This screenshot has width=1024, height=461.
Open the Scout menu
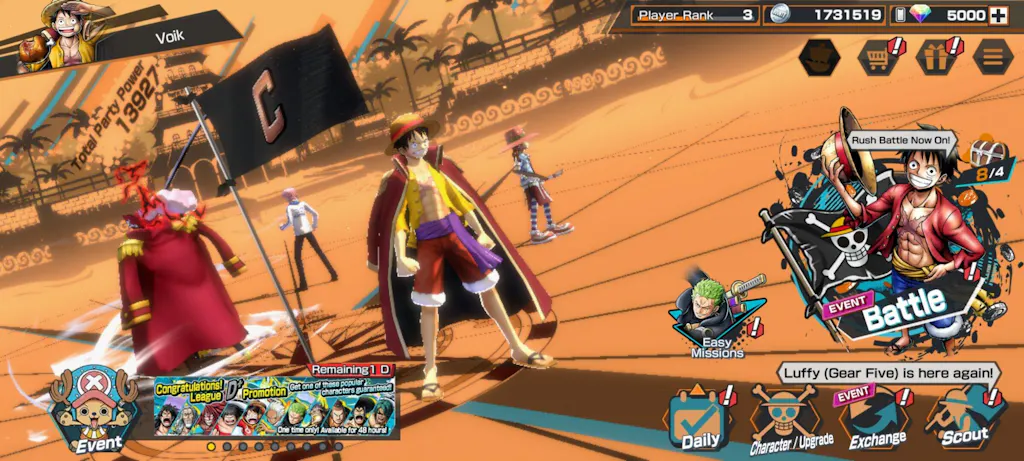tap(964, 420)
